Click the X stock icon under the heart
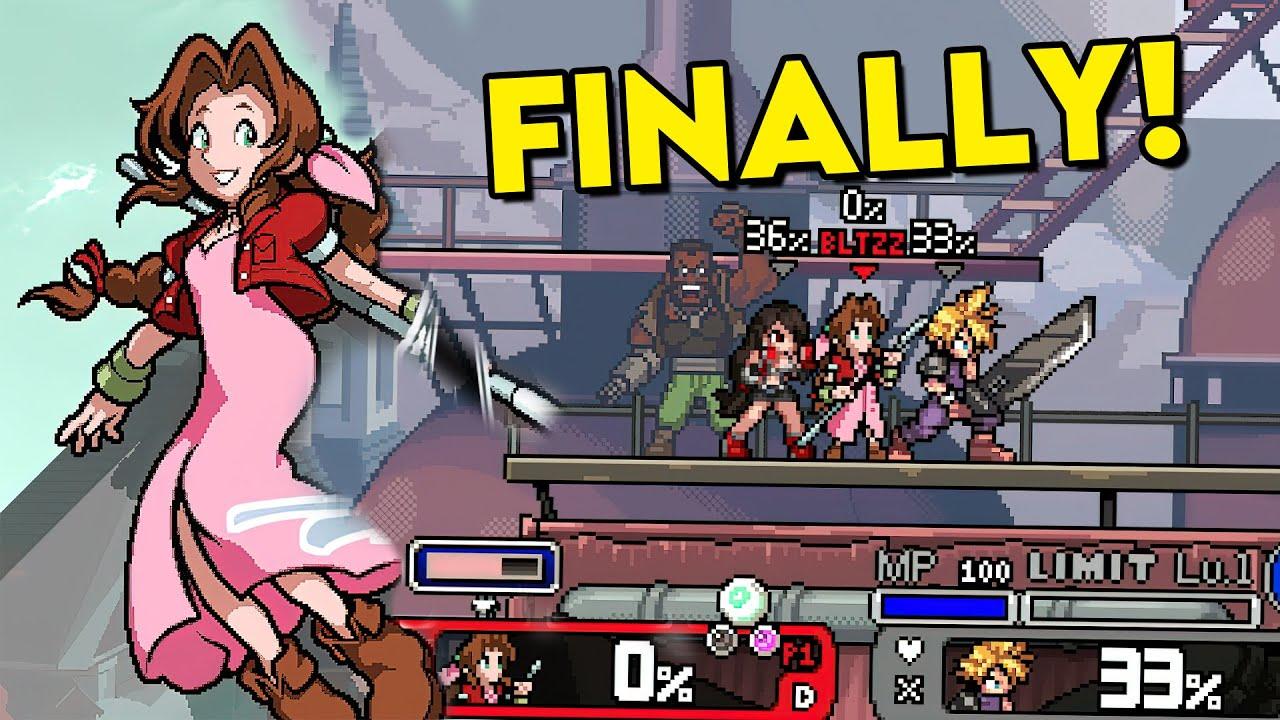The width and height of the screenshot is (1280, 720). (x=910, y=688)
